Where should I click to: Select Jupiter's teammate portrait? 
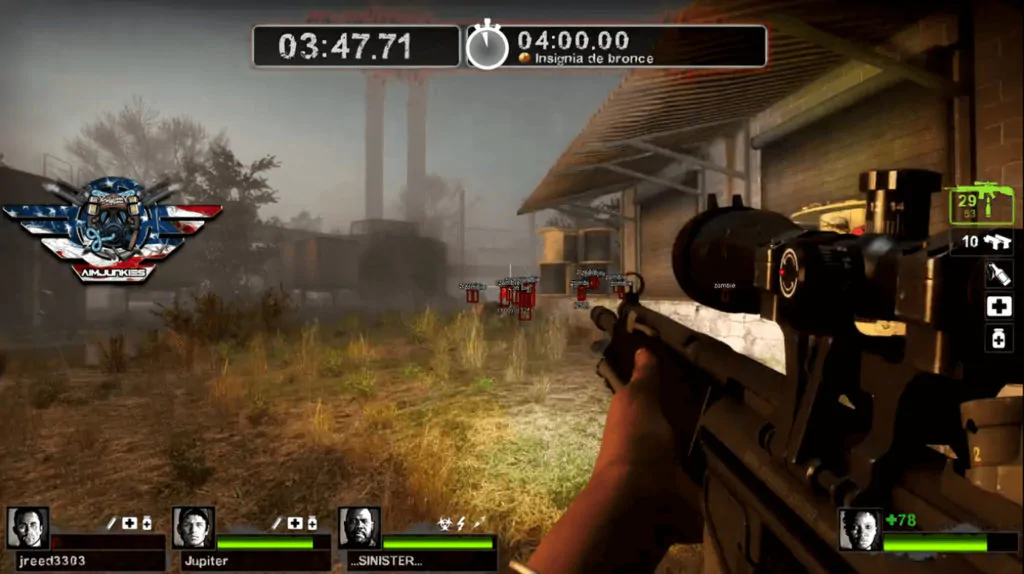point(193,527)
